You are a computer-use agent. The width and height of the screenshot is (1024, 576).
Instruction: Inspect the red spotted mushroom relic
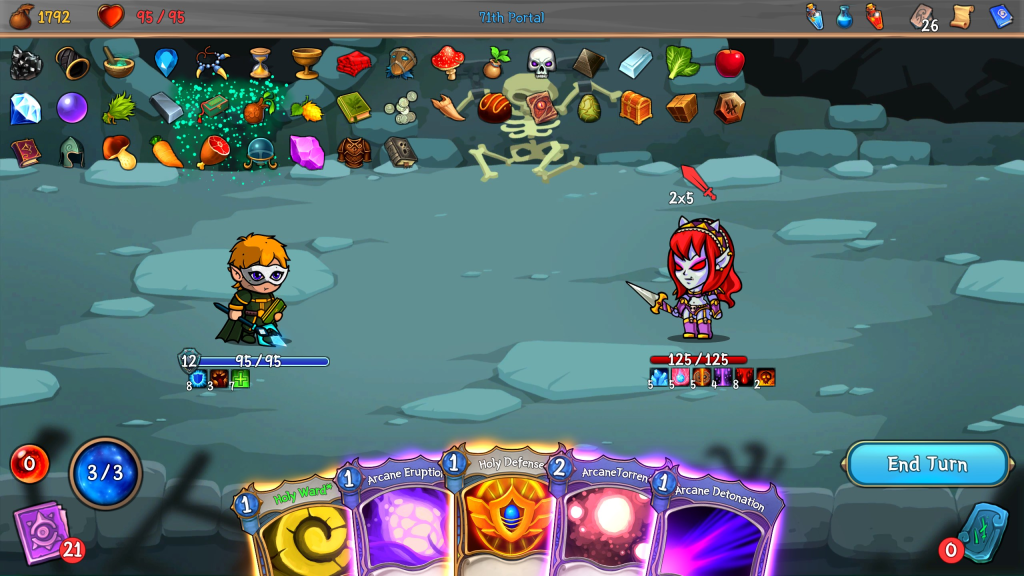[x=447, y=62]
